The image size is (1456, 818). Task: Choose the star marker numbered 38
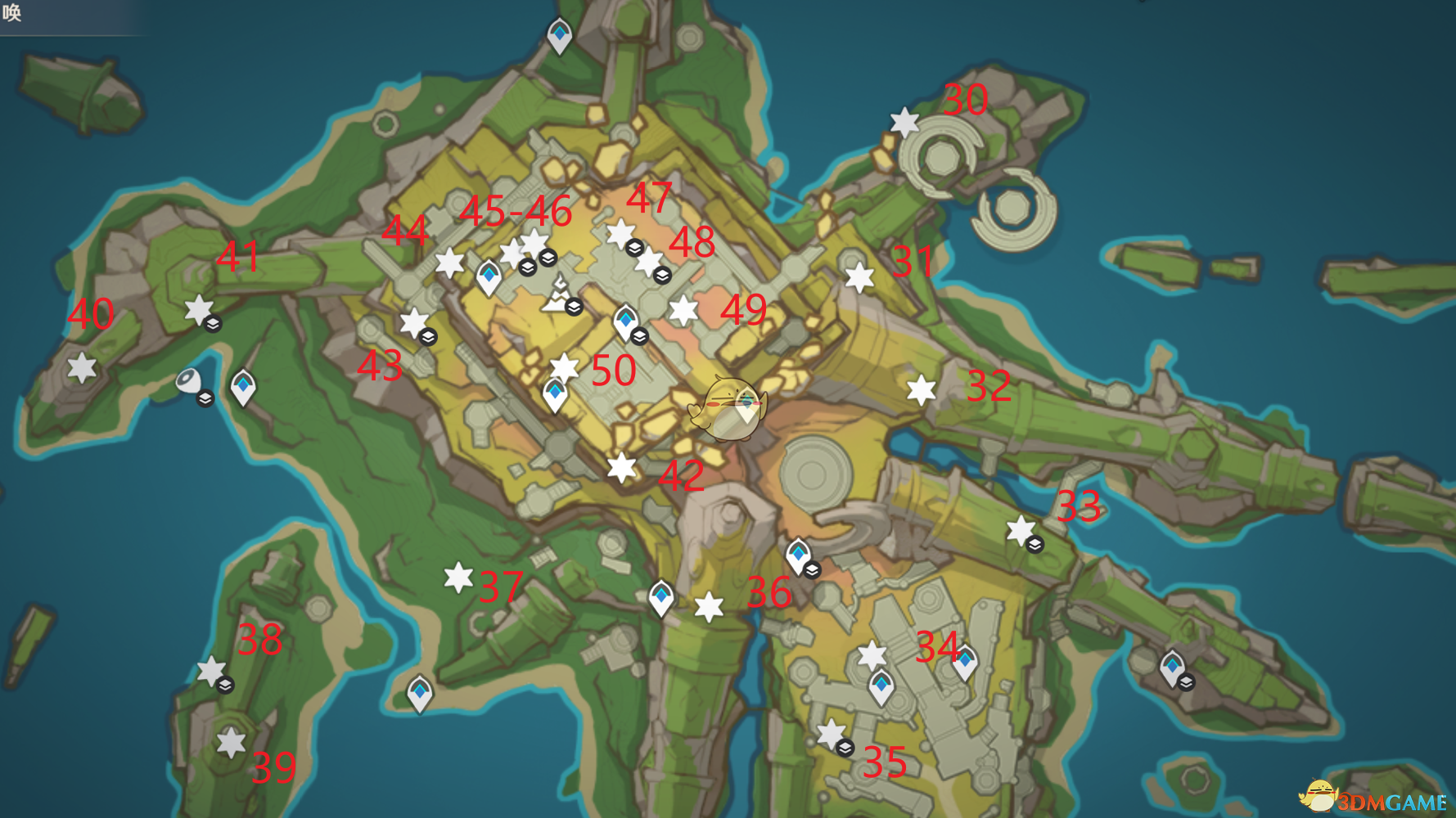point(211,671)
